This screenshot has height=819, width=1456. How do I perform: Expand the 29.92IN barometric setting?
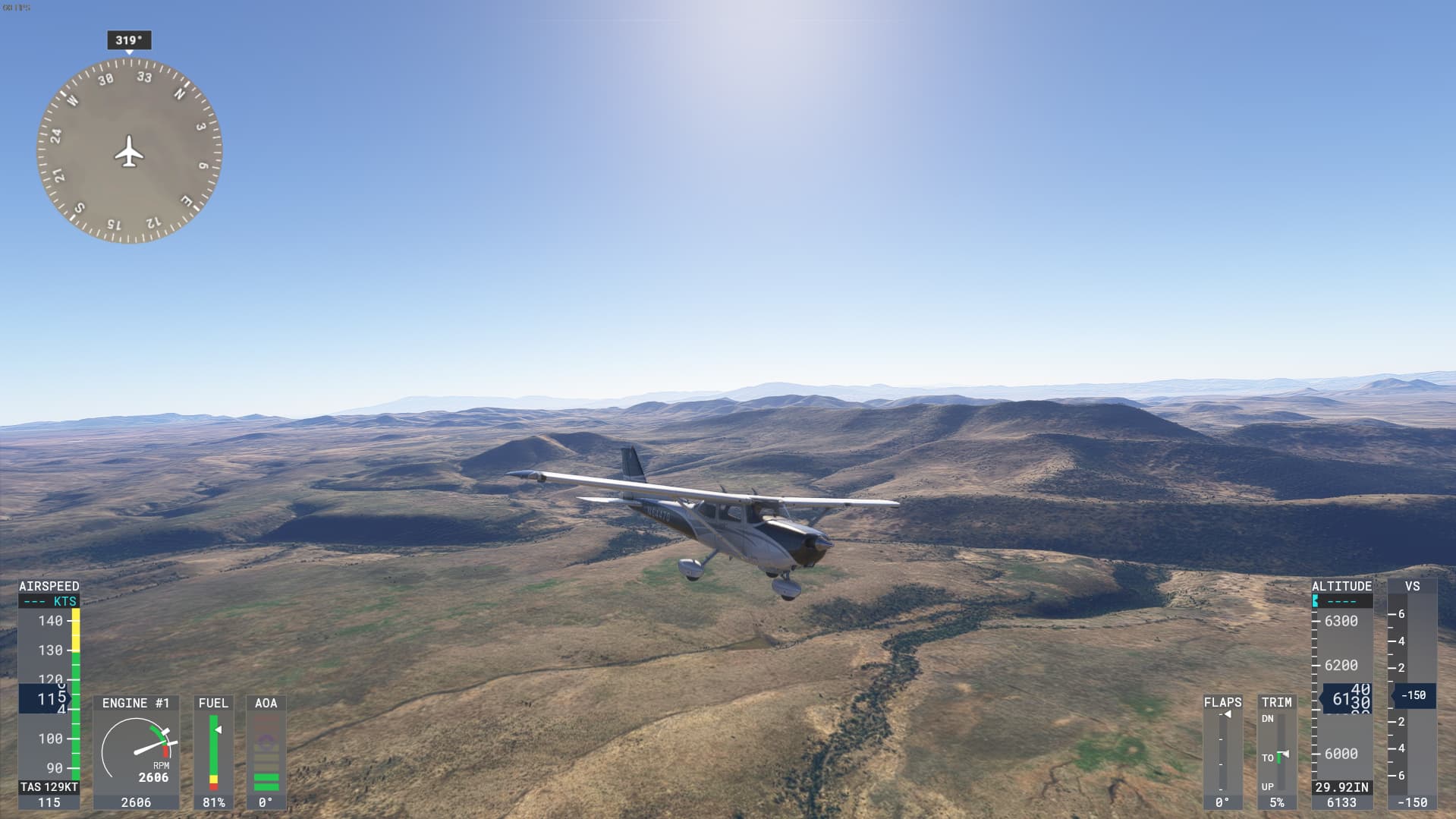pos(1341,787)
